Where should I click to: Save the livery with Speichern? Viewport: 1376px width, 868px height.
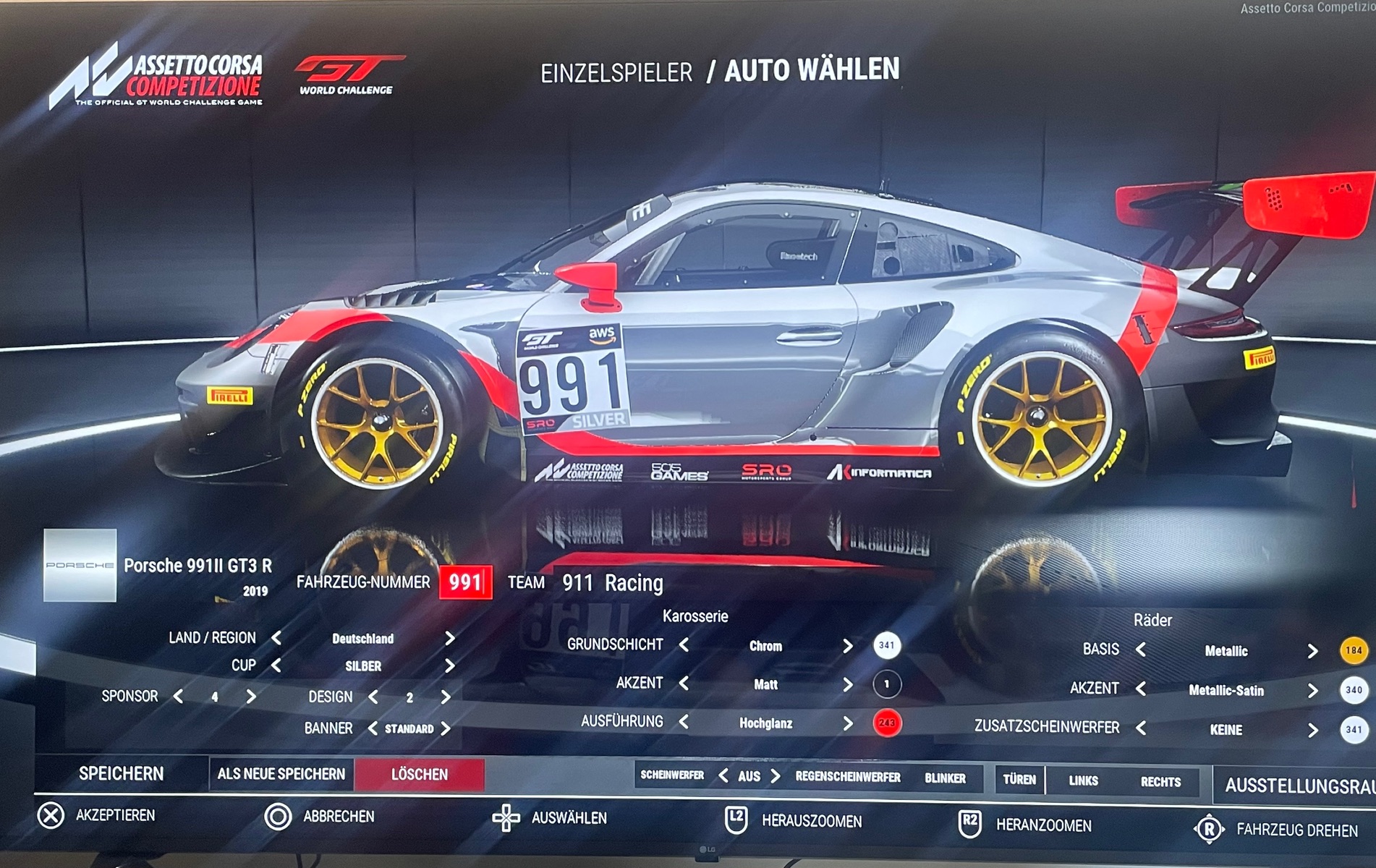click(x=121, y=773)
